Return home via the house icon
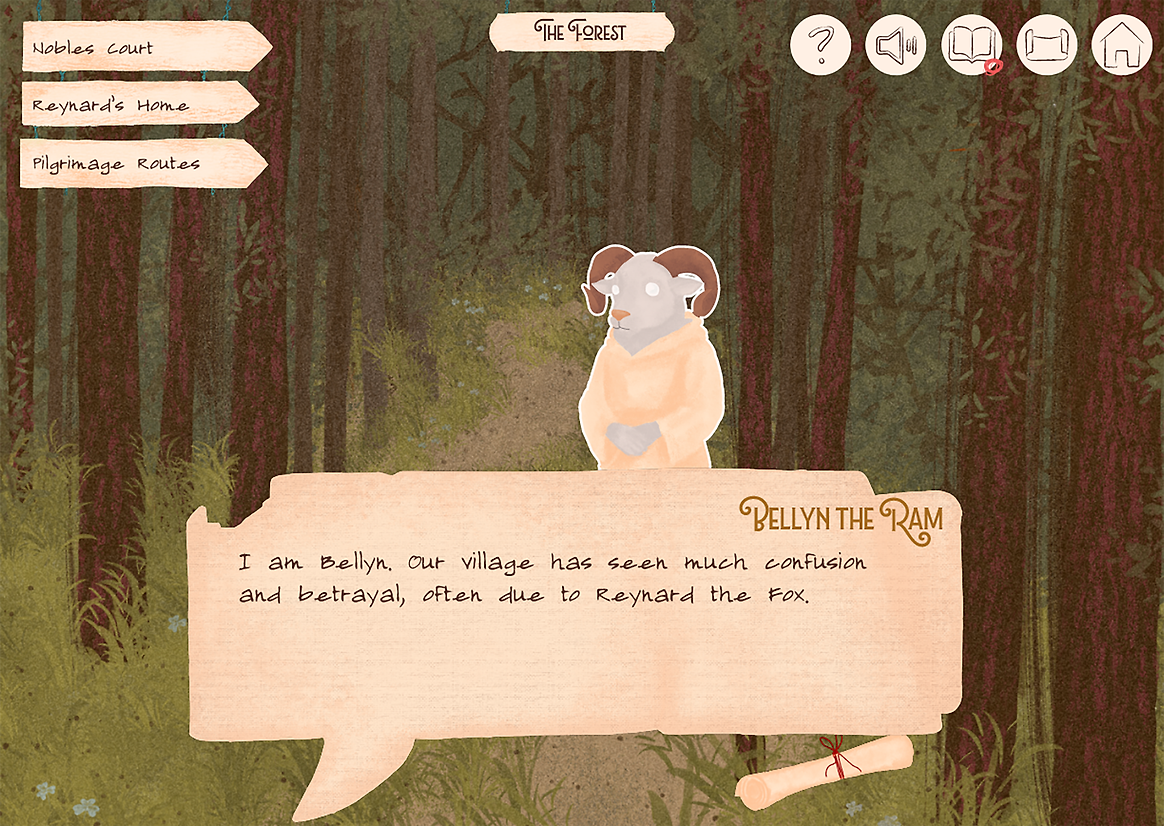The width and height of the screenshot is (1164, 826). pos(1121,45)
